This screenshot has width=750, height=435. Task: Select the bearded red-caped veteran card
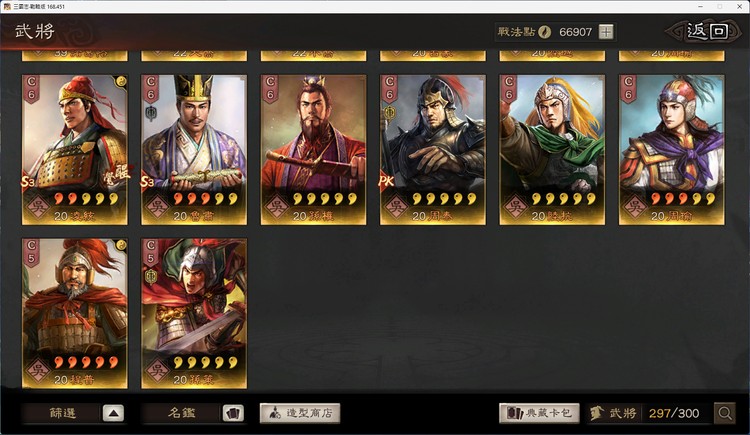coord(75,312)
